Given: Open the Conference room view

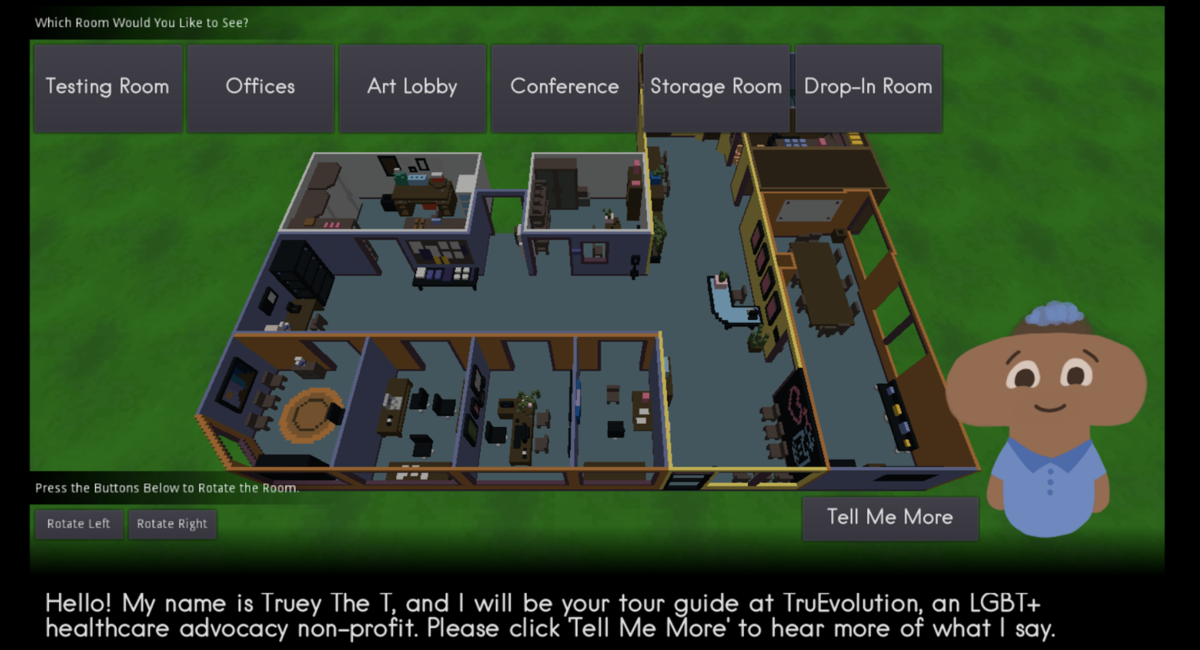Looking at the screenshot, I should click(x=564, y=87).
